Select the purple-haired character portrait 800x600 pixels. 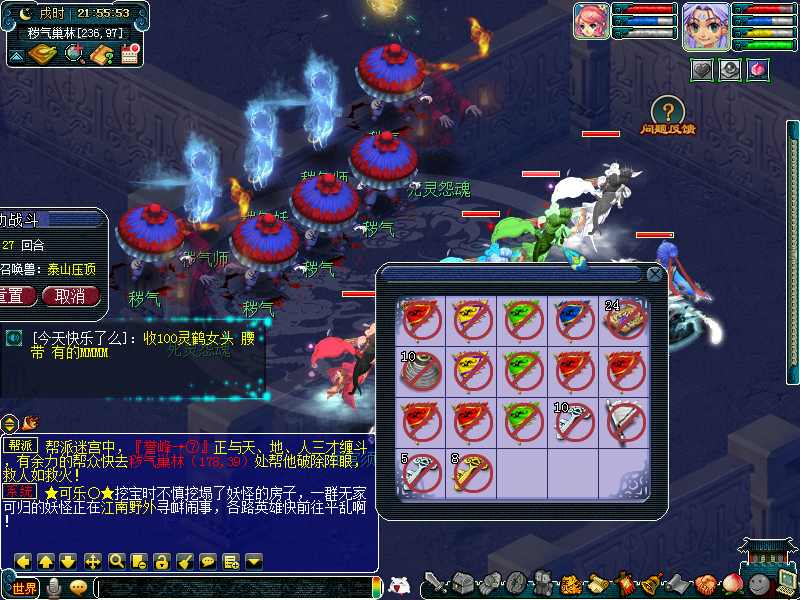coord(705,25)
